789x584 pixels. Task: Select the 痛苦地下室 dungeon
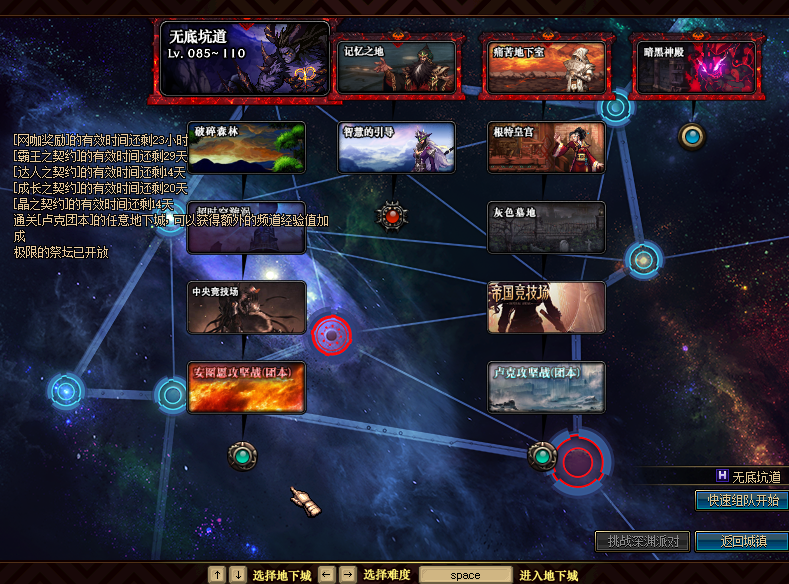[545, 66]
